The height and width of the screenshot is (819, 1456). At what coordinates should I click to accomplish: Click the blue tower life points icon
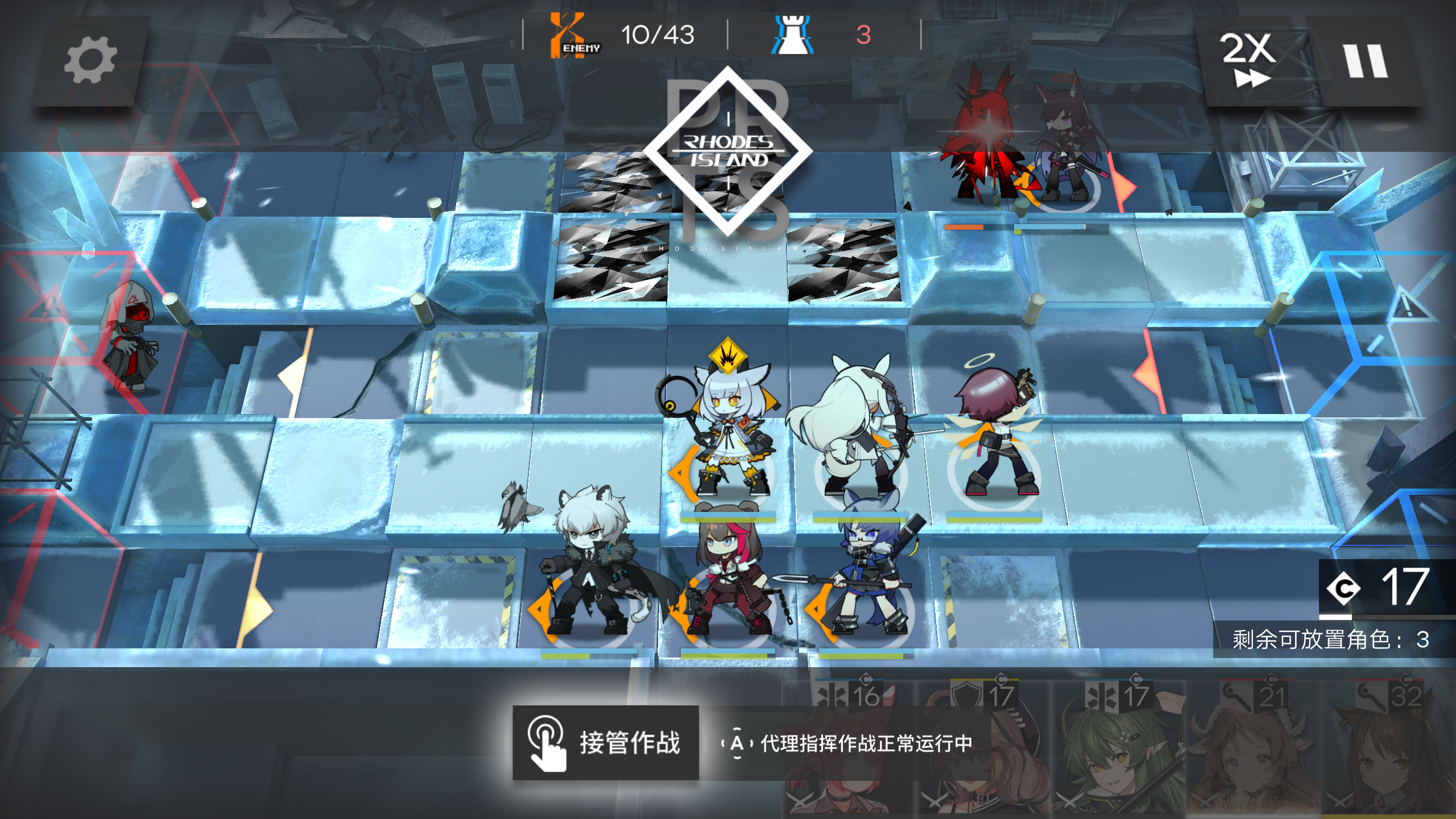[792, 35]
